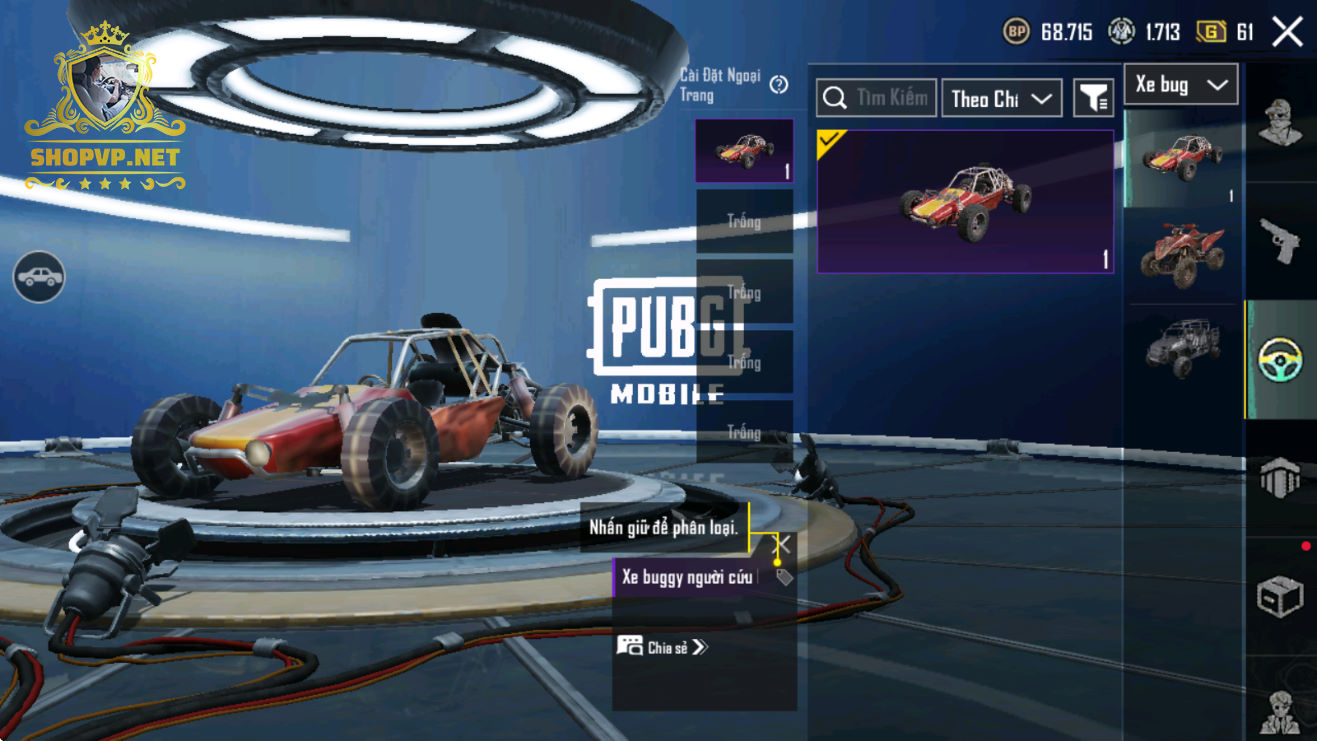Switch to the pistol weapons tab
The height and width of the screenshot is (741, 1317).
tap(1280, 241)
